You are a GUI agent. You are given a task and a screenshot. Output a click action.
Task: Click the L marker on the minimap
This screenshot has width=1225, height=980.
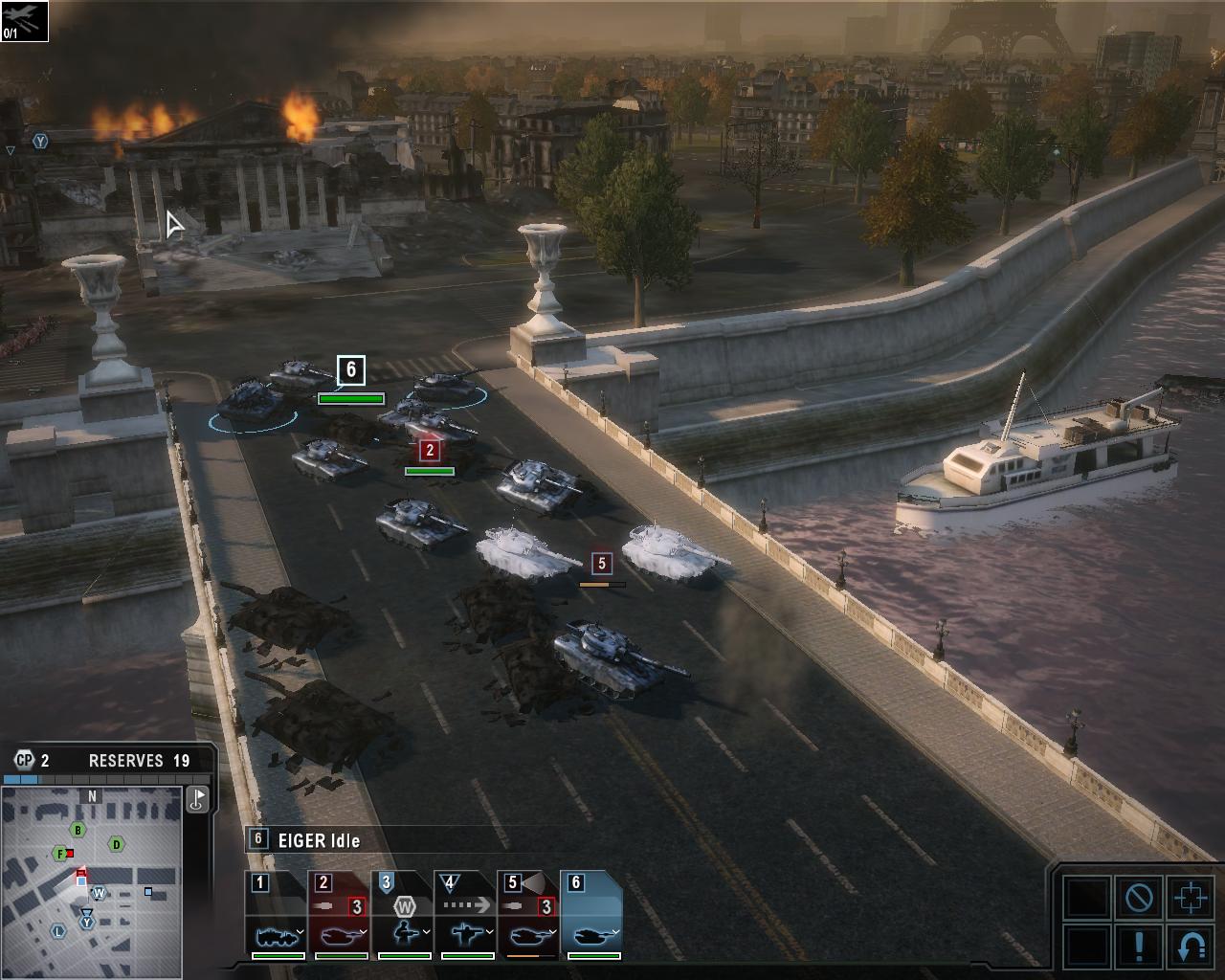(x=58, y=931)
